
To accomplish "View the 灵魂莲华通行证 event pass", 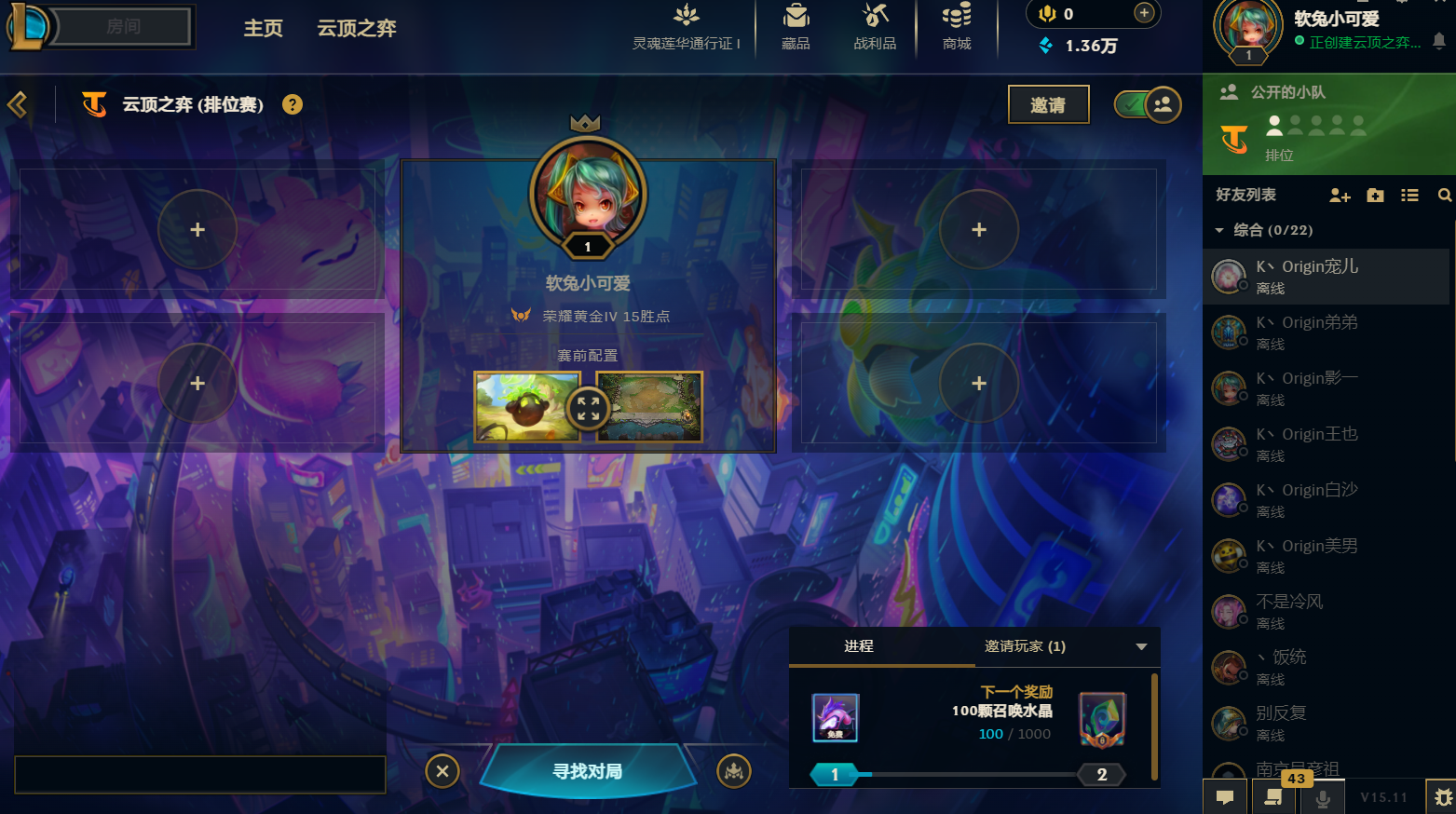I will tap(687, 25).
